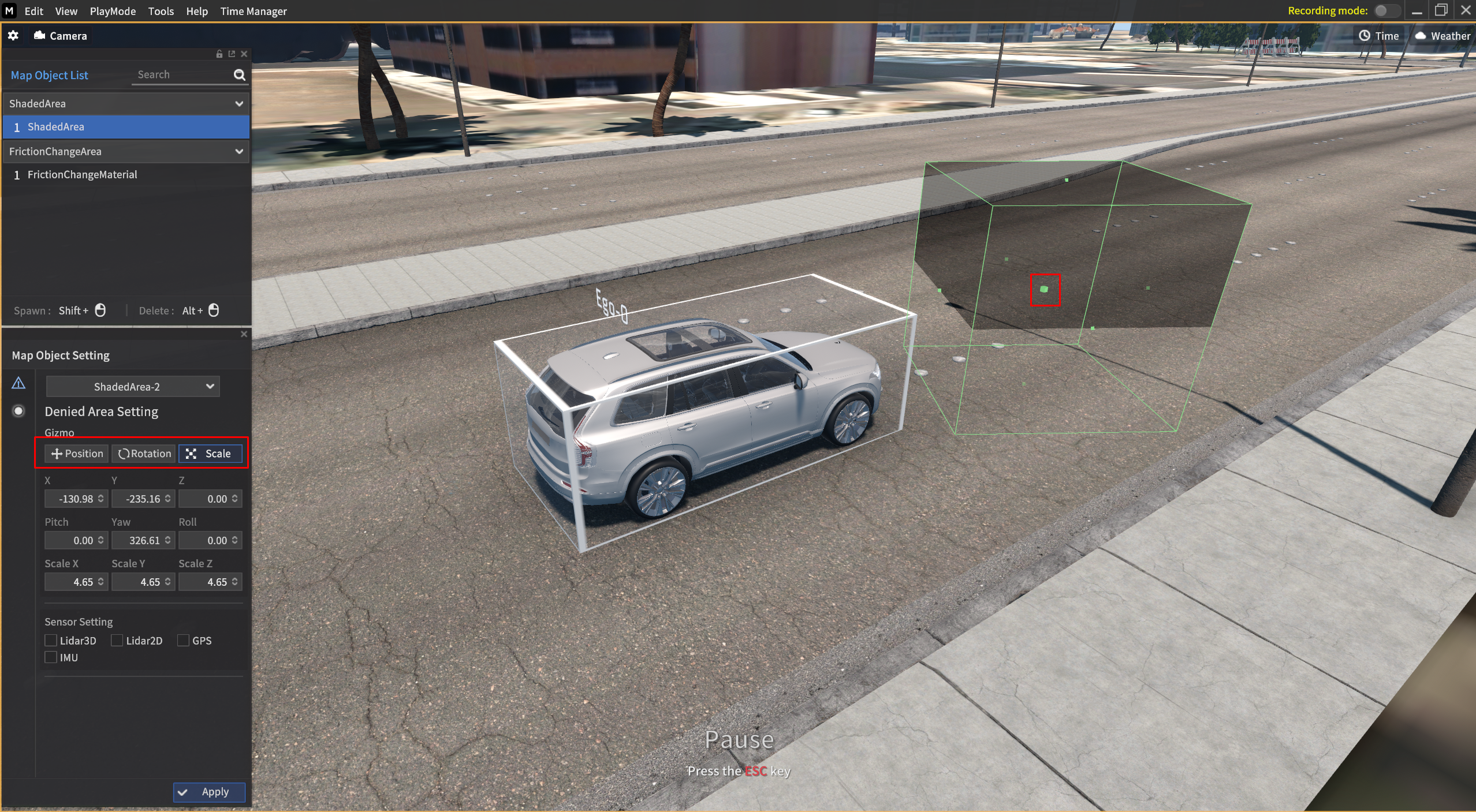Click the Yaw value field
Image resolution: width=1476 pixels, height=812 pixels.
(139, 541)
